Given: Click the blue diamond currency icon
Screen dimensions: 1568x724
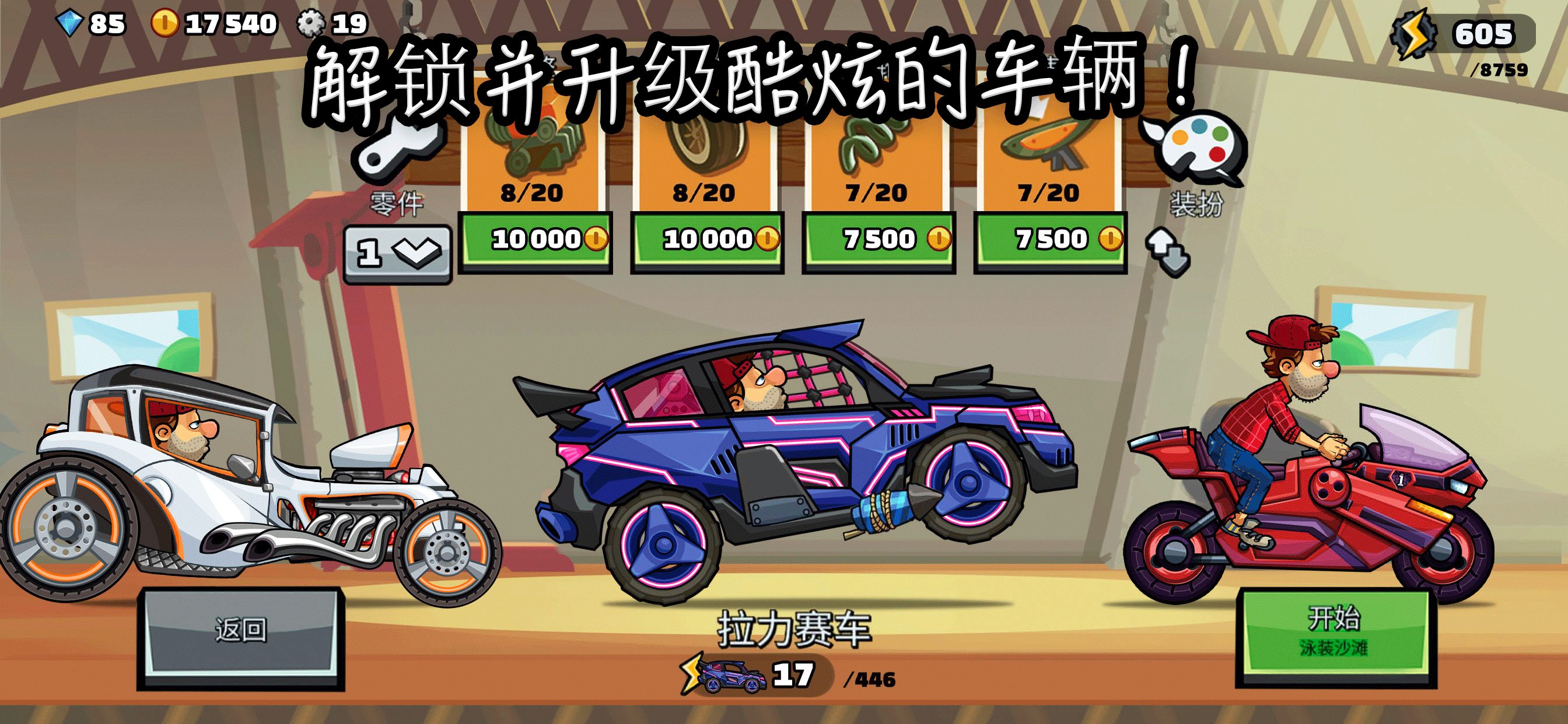Looking at the screenshot, I should [70, 23].
